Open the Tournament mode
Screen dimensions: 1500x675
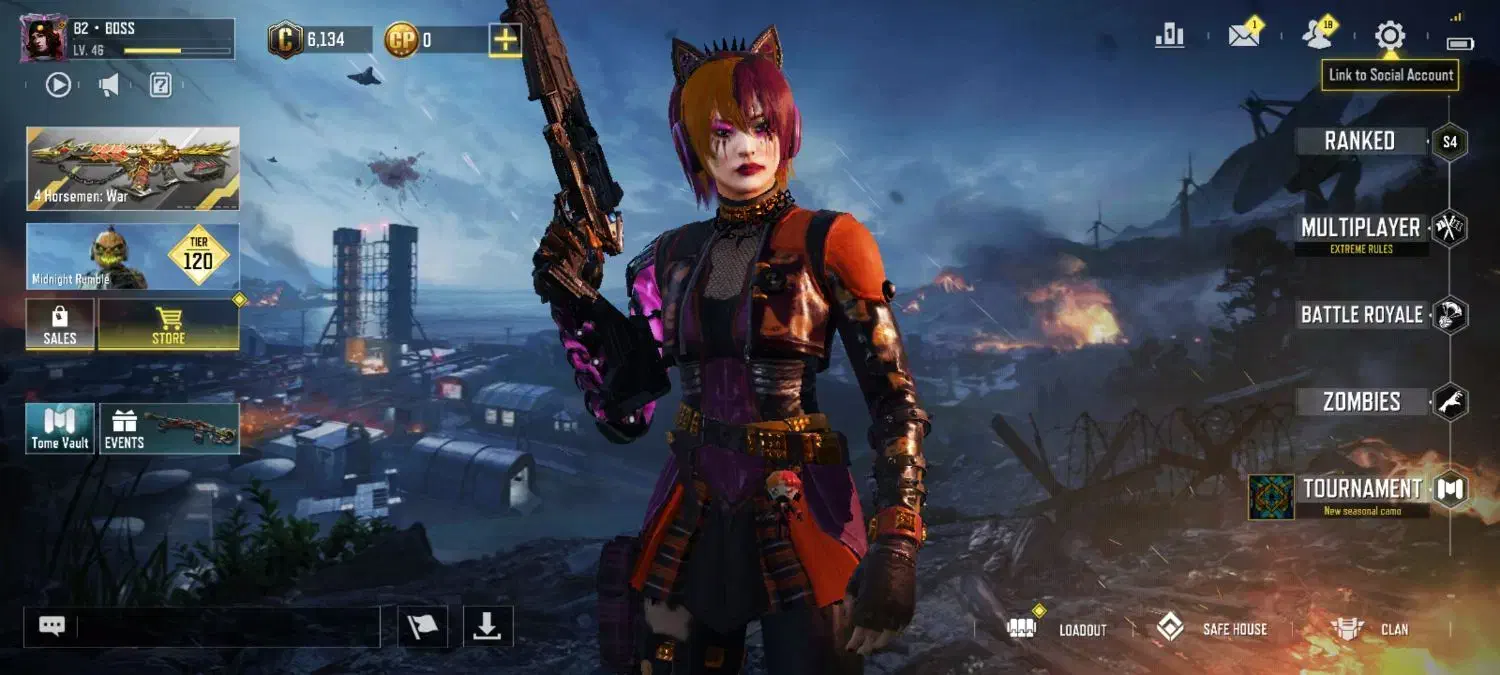coord(1361,490)
